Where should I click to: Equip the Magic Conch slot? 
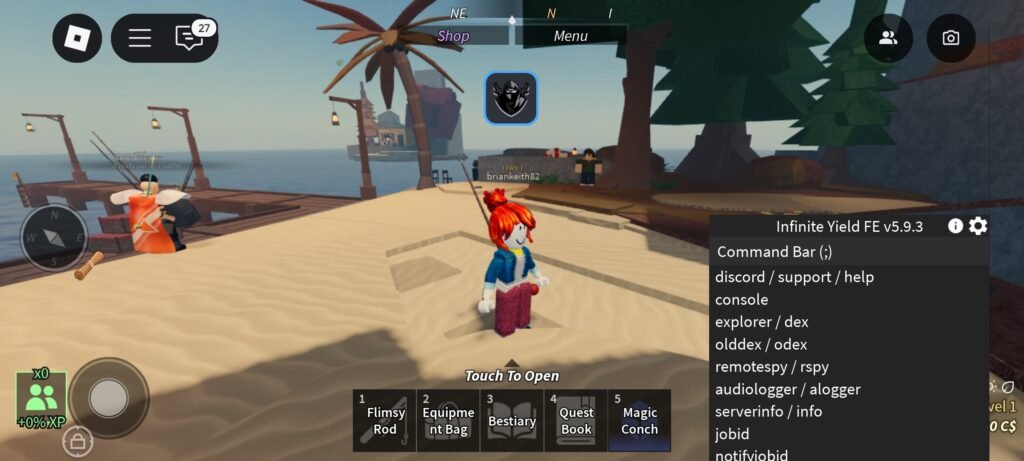point(640,421)
